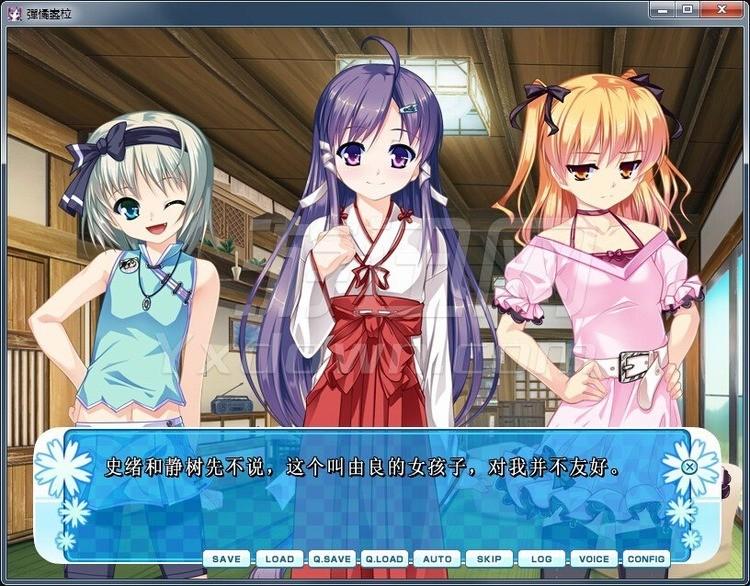This screenshot has height=586, width=750.
Task: Quick save with Q.SAVE
Action: [x=331, y=559]
